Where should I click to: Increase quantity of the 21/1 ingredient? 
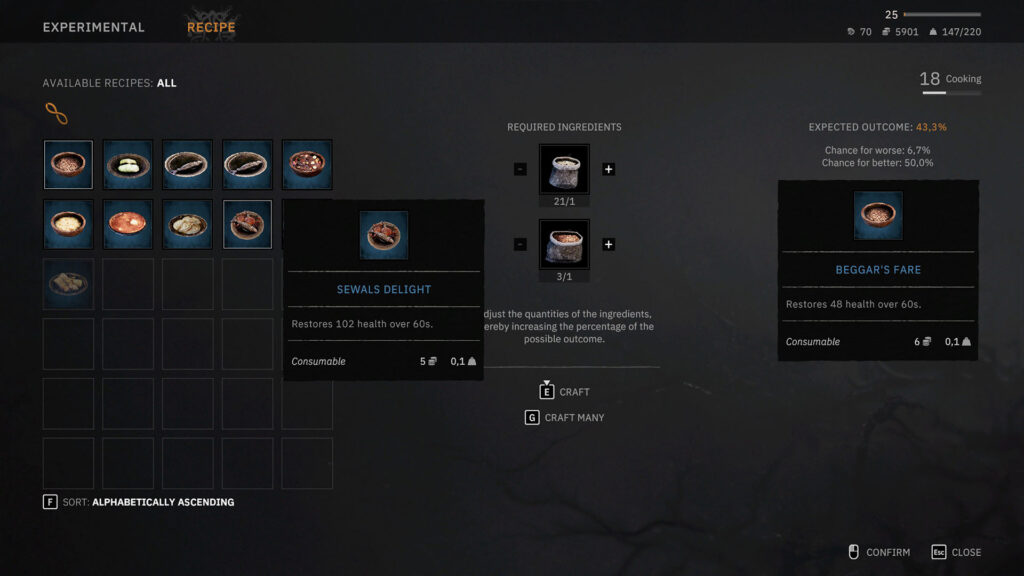(608, 169)
